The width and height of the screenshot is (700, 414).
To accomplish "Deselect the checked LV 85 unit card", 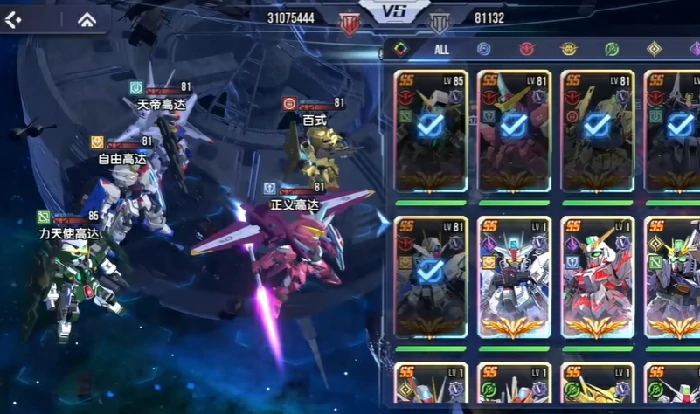I will click(x=430, y=130).
